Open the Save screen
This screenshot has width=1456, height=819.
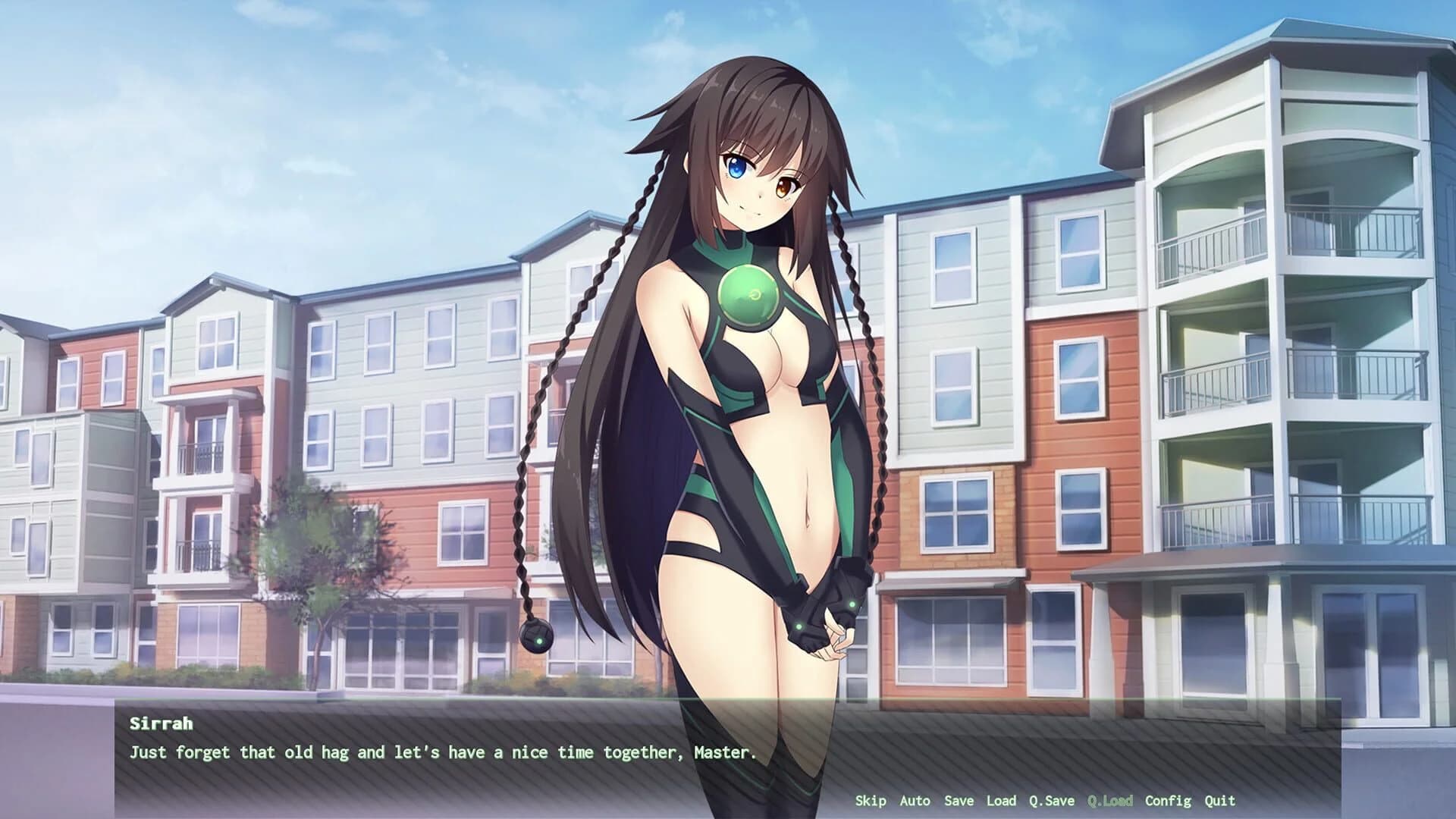click(959, 801)
